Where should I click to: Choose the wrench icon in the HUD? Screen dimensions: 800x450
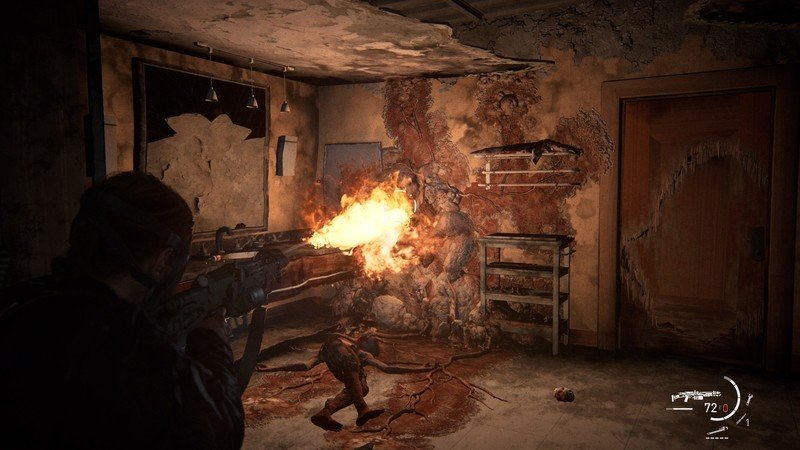pos(749,399)
